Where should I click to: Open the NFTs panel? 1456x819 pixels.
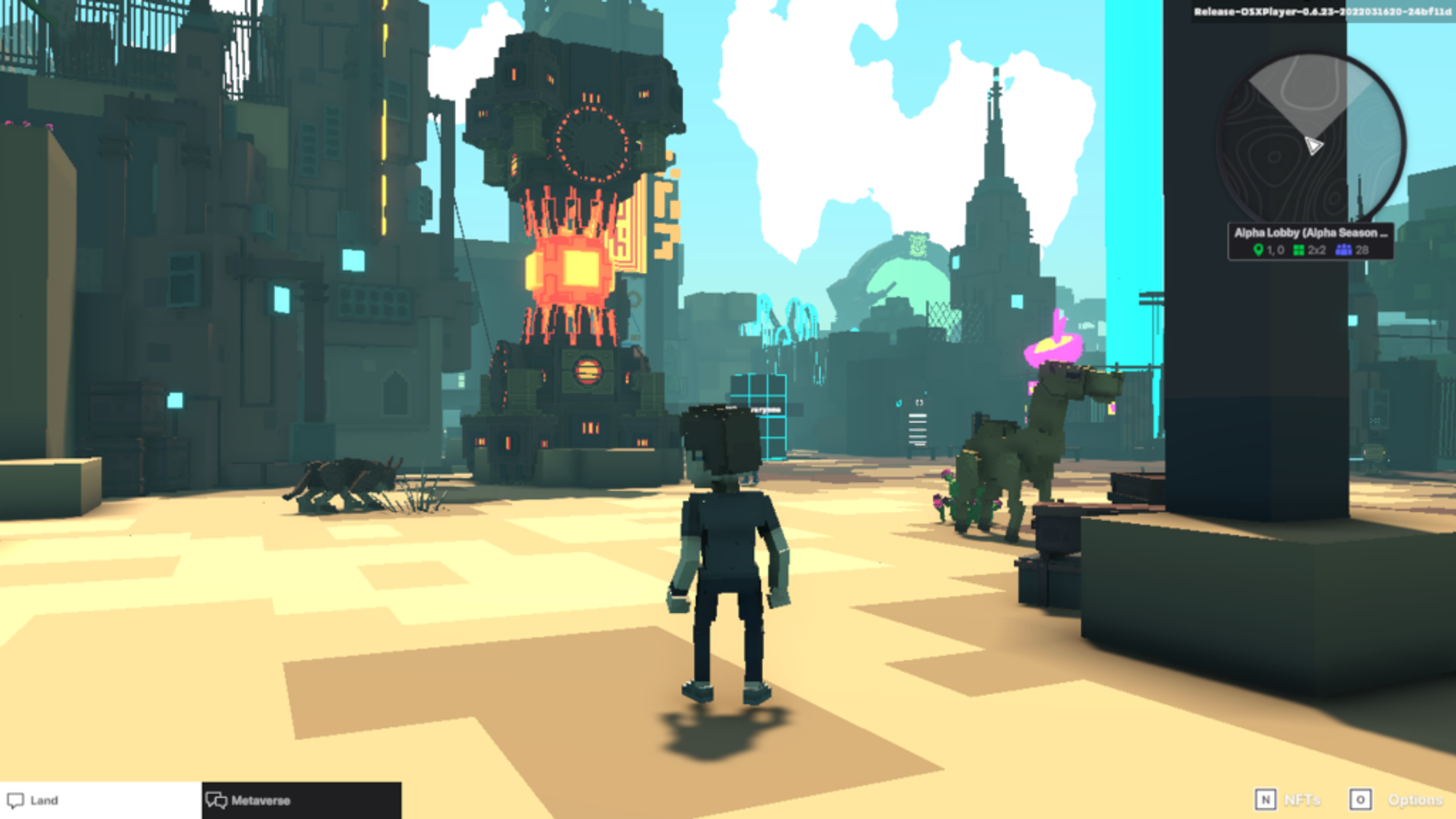coord(1288,799)
